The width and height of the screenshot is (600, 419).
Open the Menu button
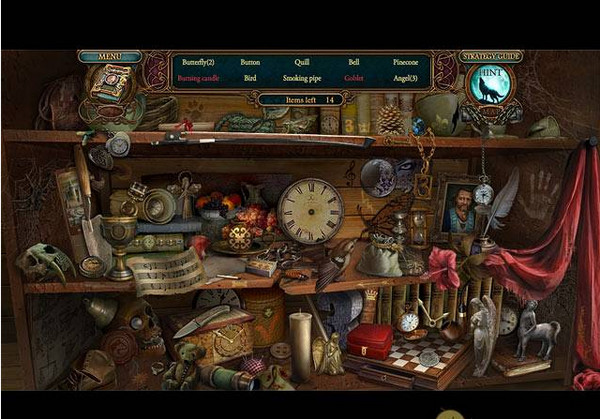point(109,57)
